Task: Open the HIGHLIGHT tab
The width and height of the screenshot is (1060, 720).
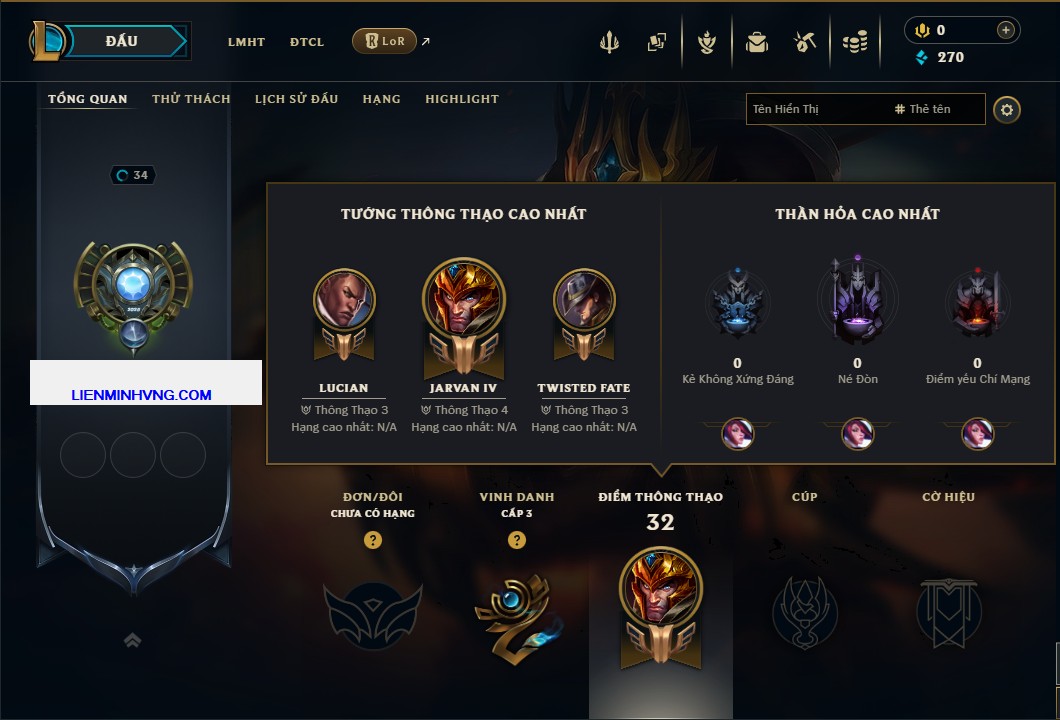Action: (462, 99)
